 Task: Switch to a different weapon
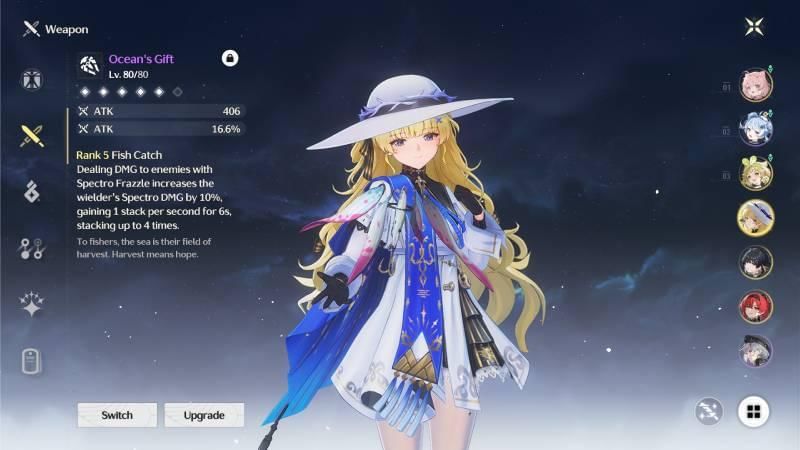[x=117, y=415]
